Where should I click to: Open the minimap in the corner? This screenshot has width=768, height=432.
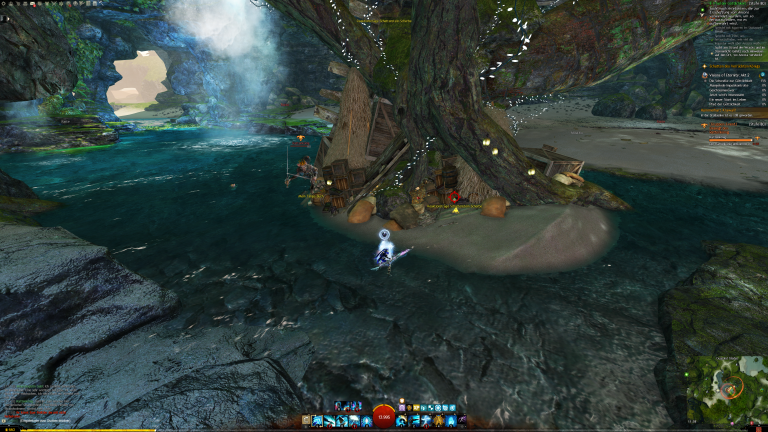[726, 390]
